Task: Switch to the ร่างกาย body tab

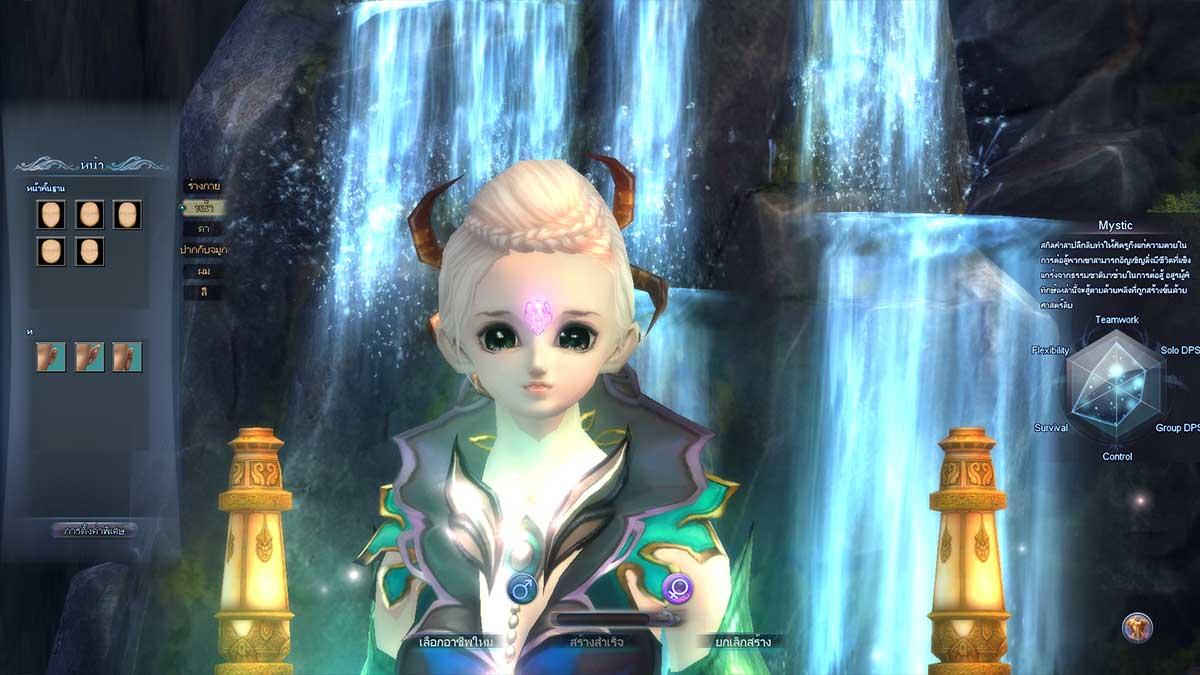Action: click(203, 186)
